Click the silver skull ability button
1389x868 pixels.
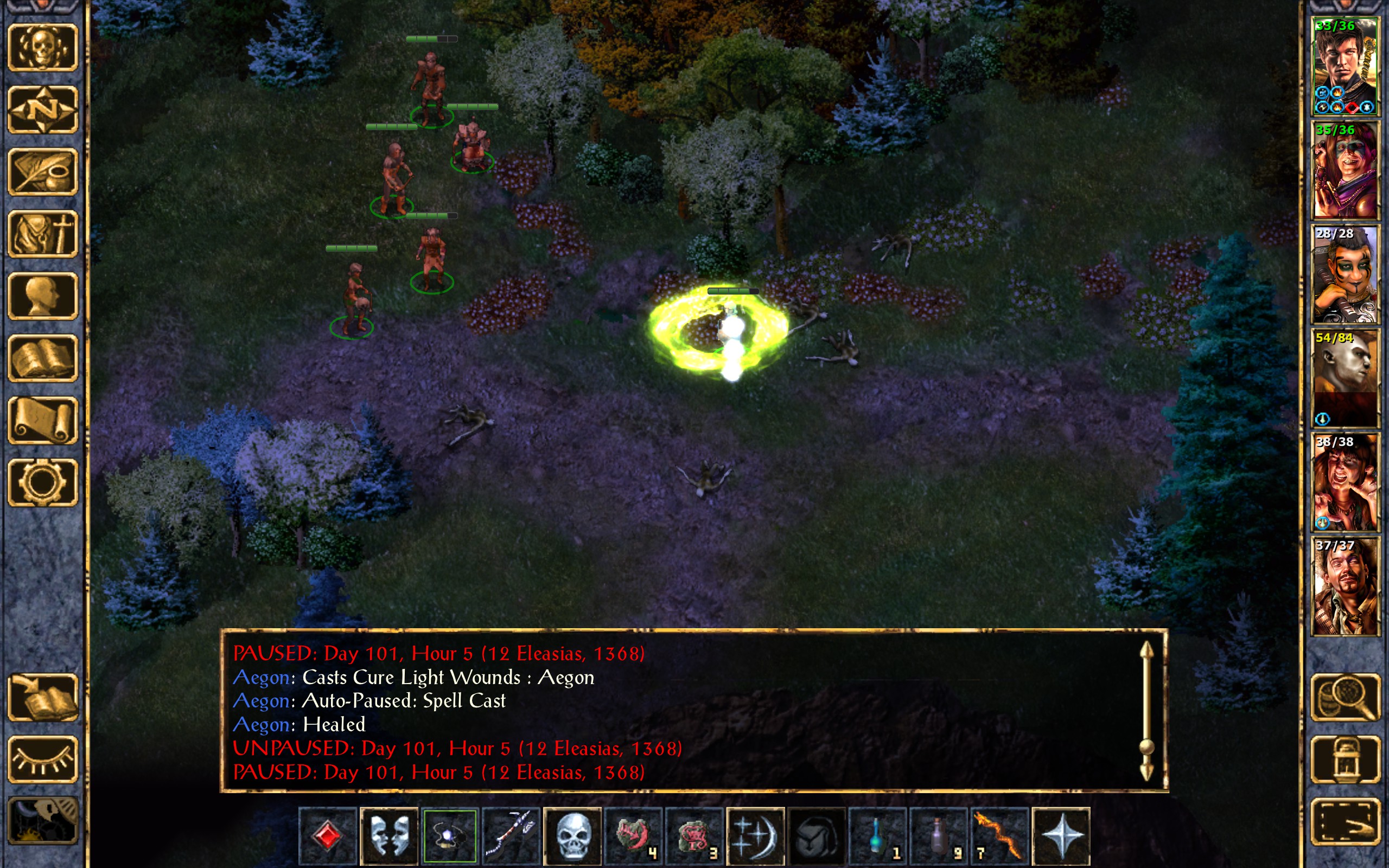coord(572,836)
